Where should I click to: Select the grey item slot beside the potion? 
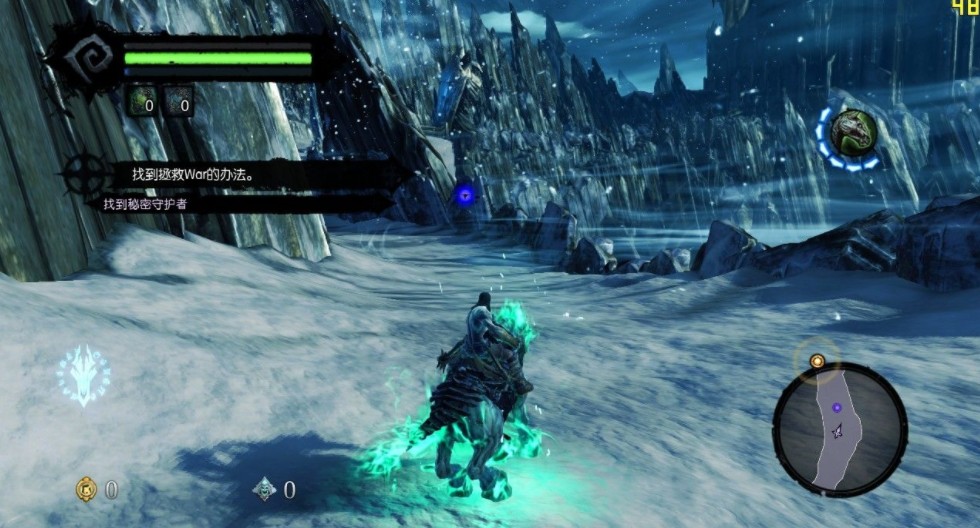tap(179, 100)
